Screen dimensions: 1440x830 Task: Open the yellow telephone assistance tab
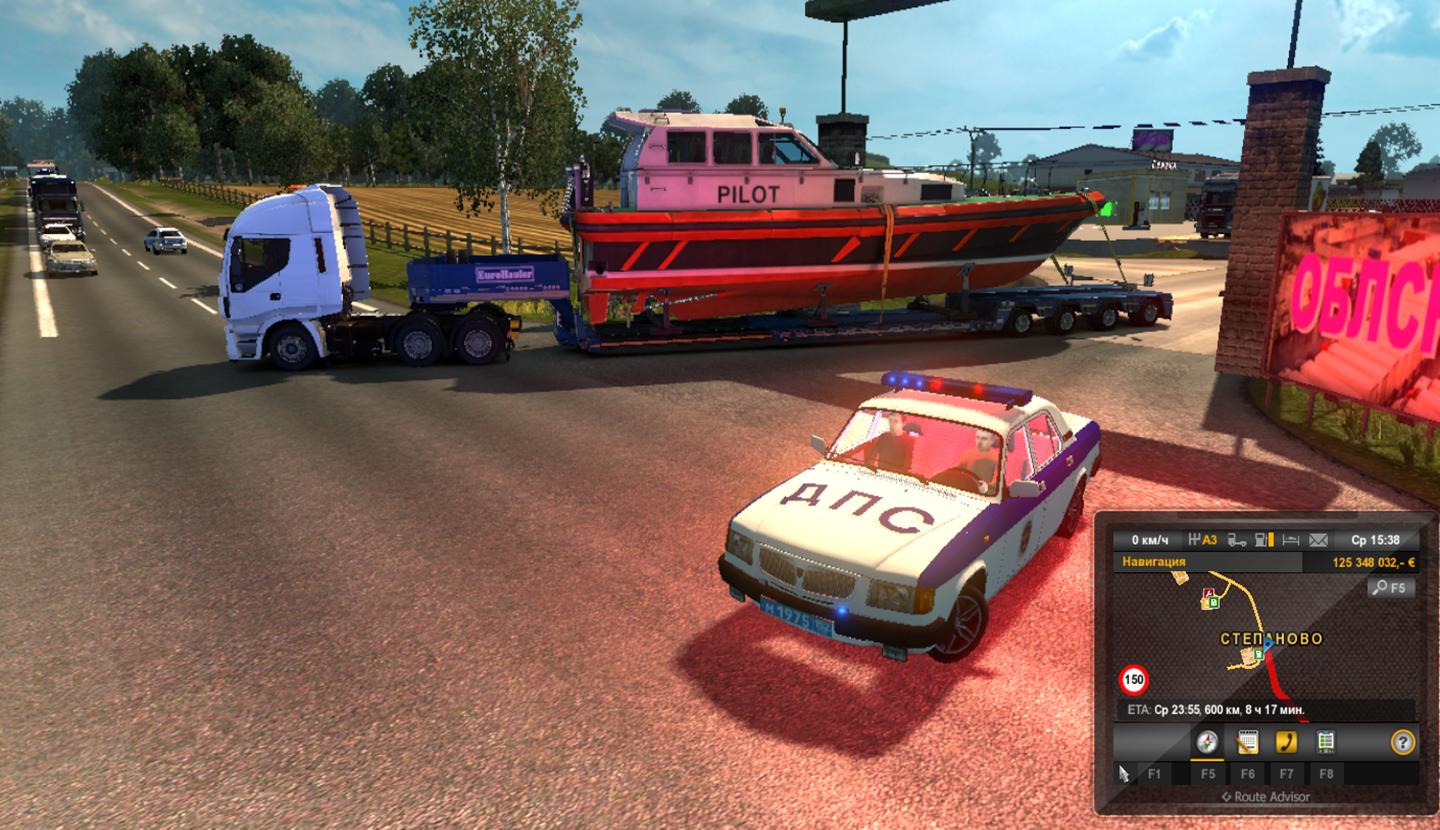1286,742
